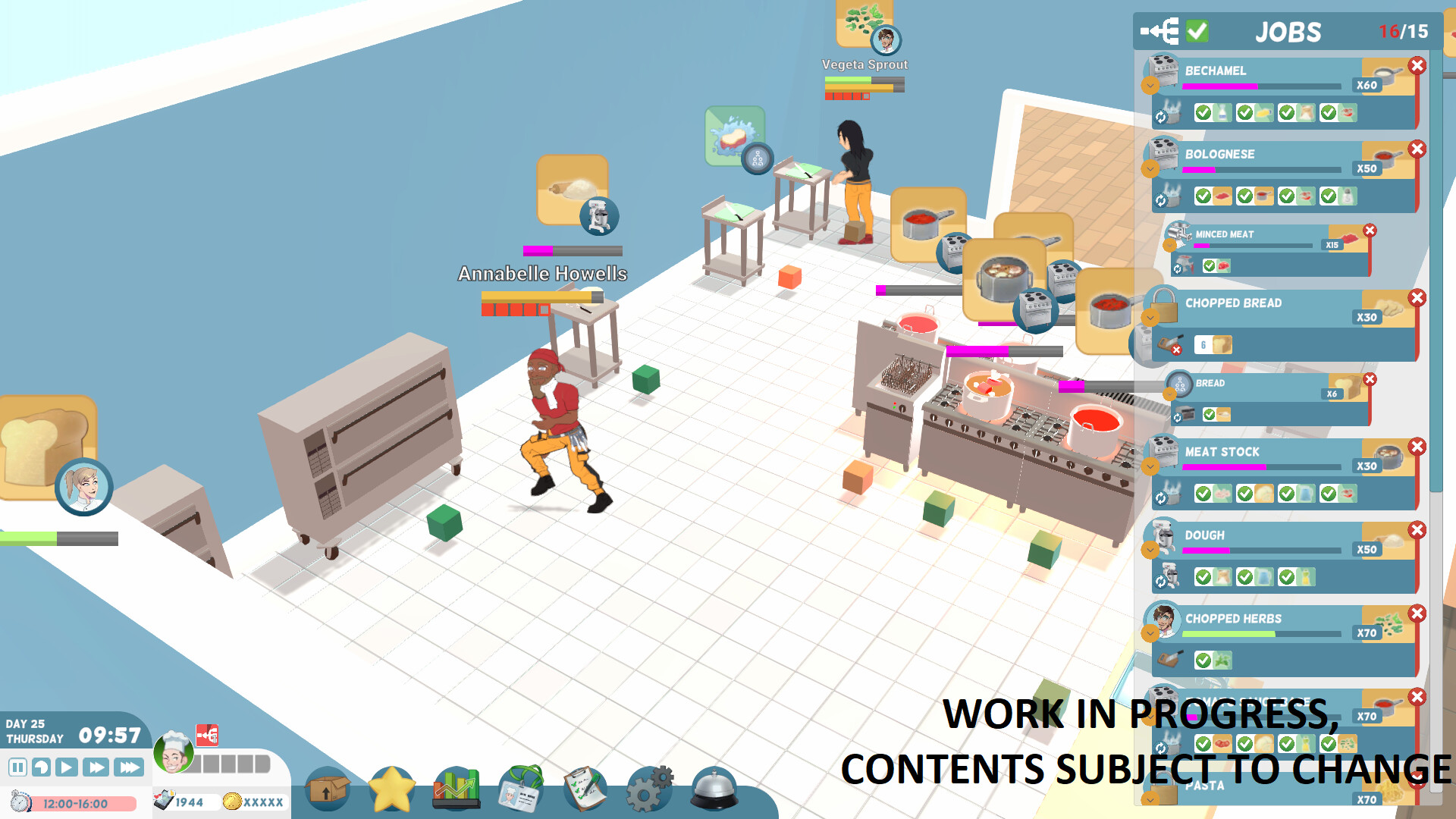Open the delivery box menu

tap(326, 790)
